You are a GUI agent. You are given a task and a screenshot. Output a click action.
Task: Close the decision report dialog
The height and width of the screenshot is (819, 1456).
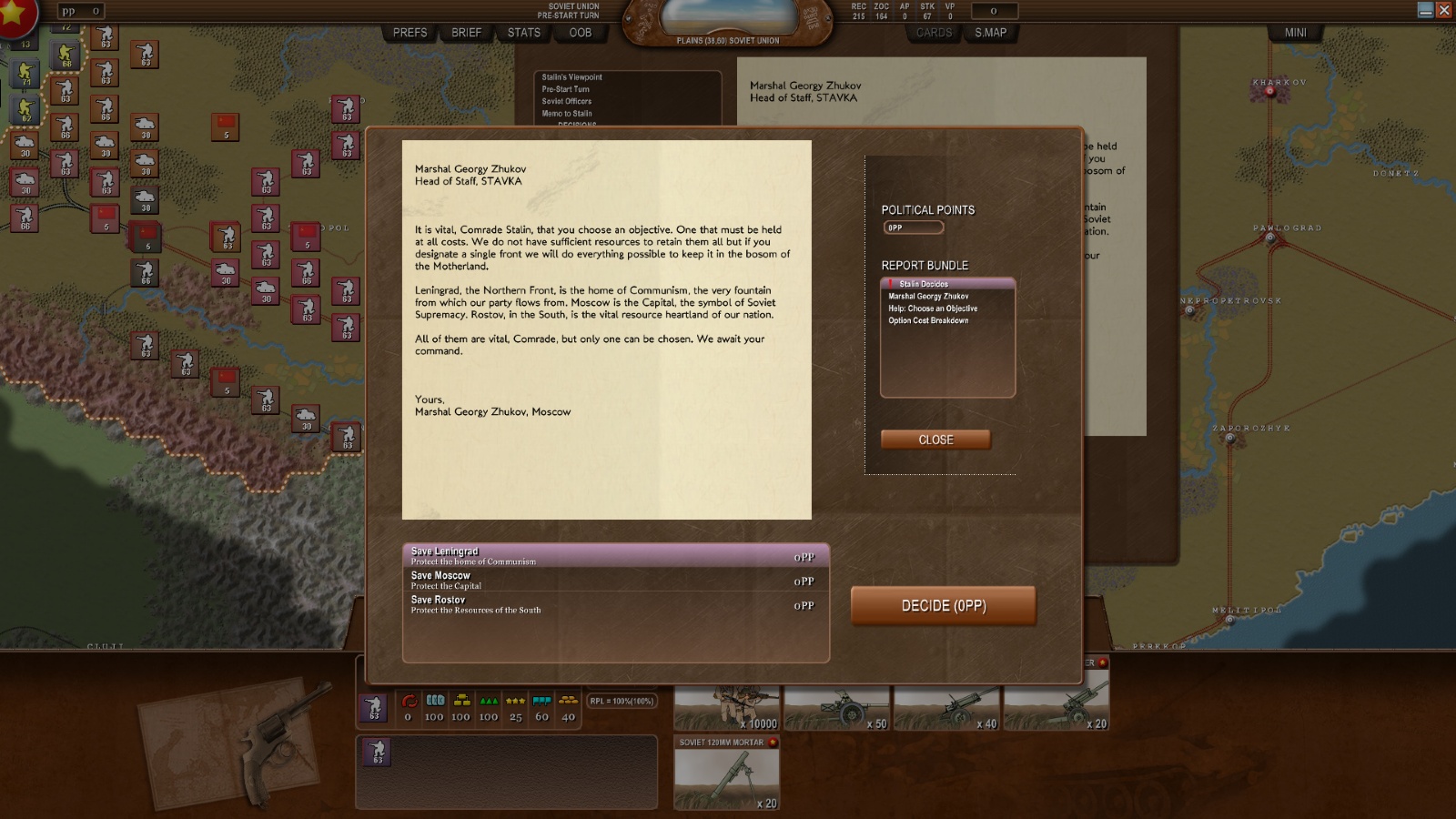pos(935,440)
